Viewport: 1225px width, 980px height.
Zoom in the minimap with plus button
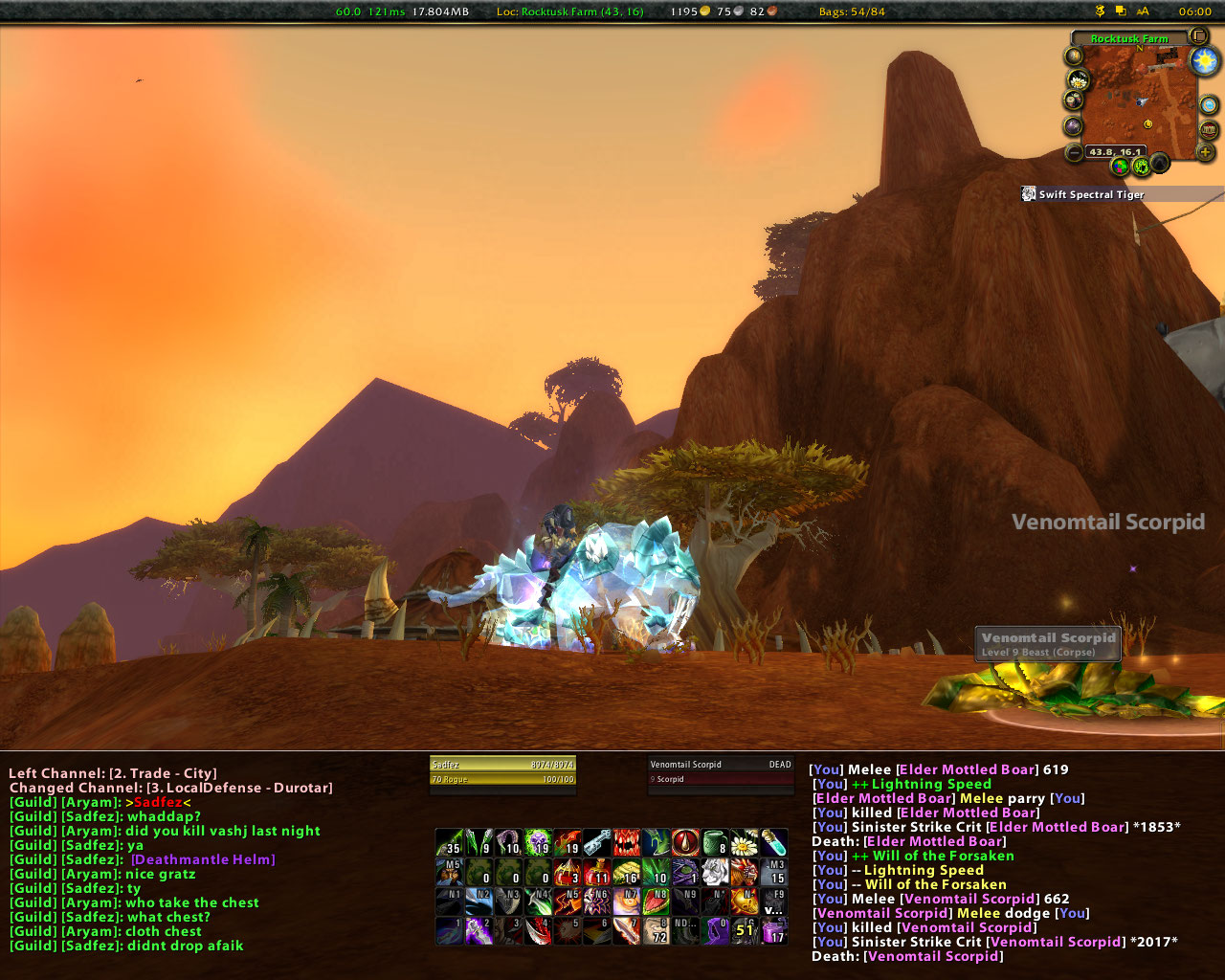pyautogui.click(x=1204, y=151)
